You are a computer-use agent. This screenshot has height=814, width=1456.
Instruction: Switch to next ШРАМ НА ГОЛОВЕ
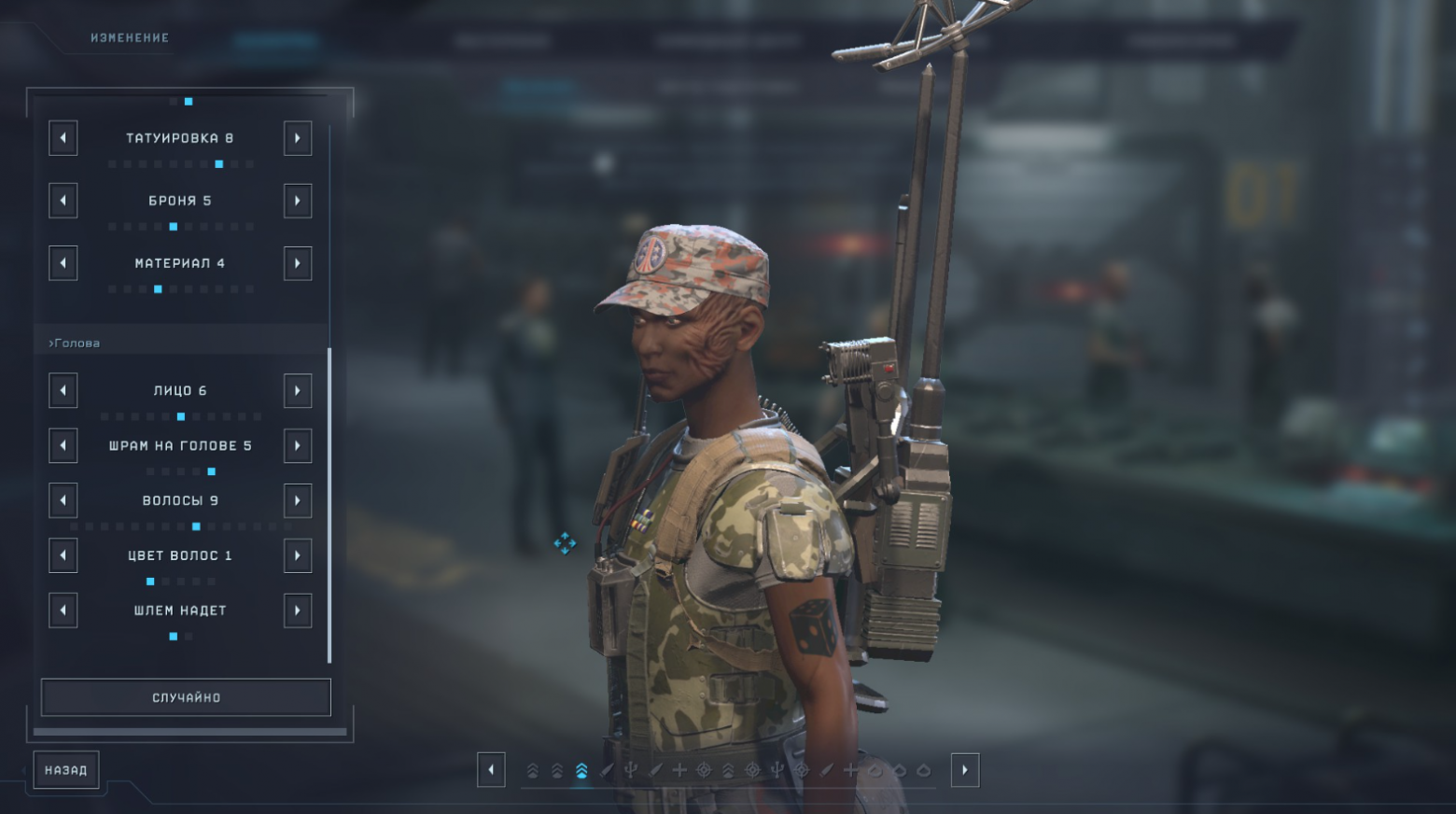tap(298, 445)
